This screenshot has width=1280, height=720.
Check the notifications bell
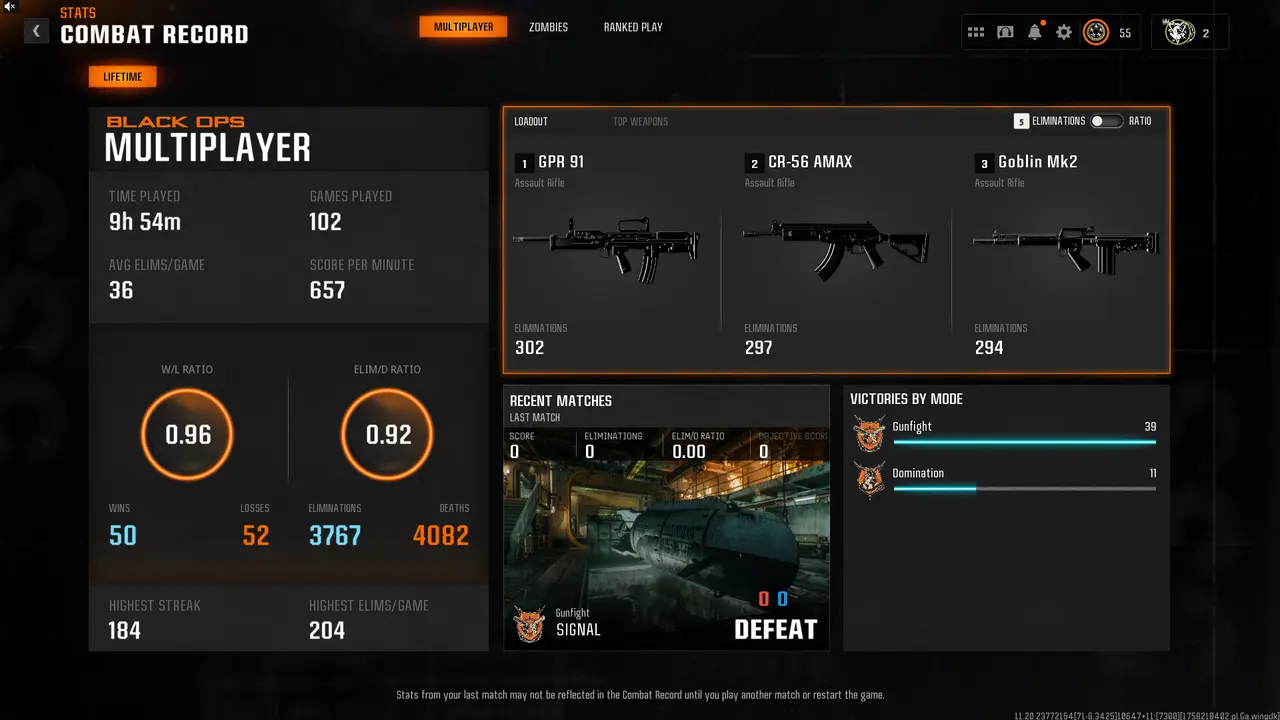pyautogui.click(x=1034, y=33)
